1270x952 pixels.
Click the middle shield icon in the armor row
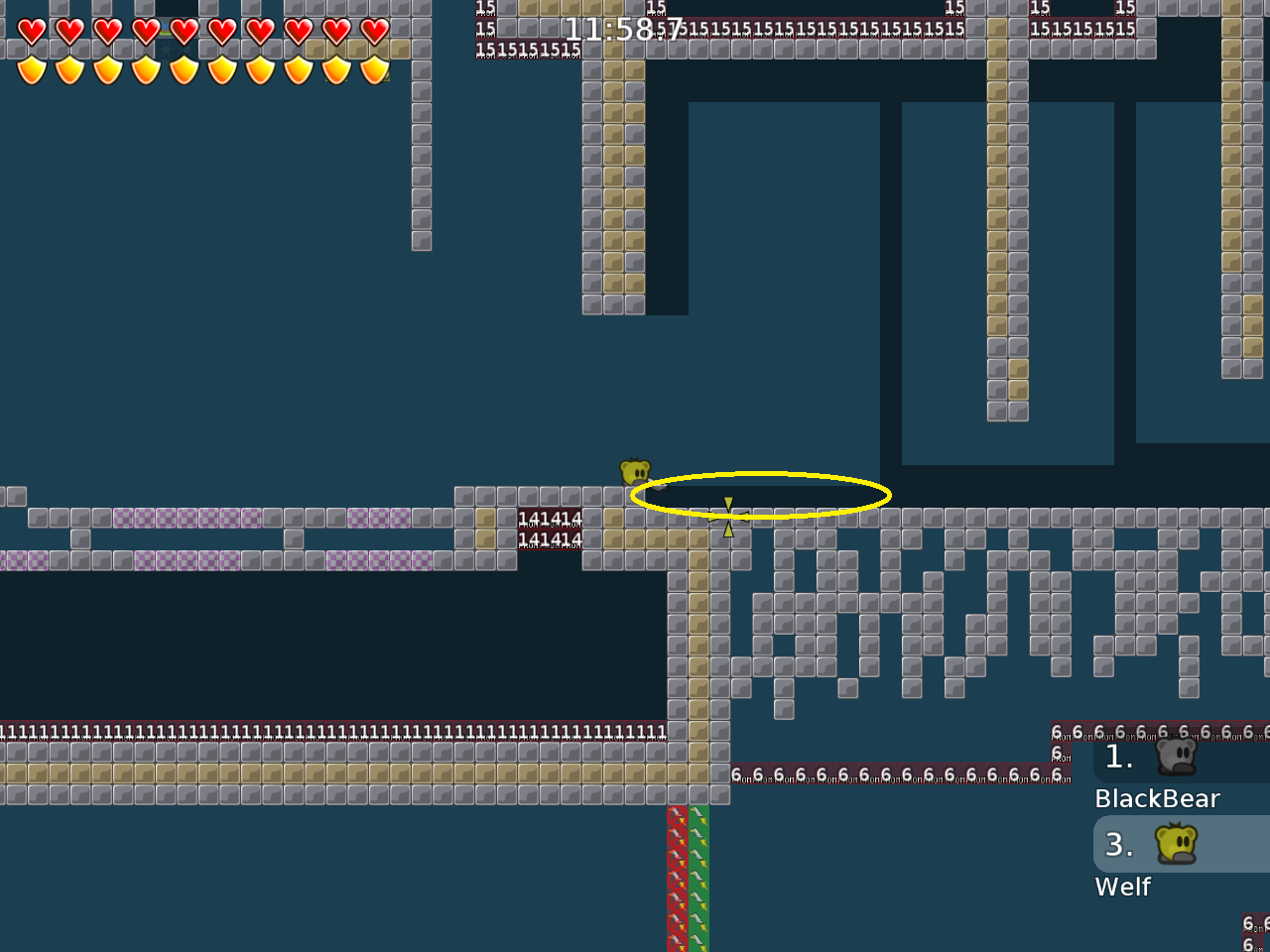(x=185, y=70)
